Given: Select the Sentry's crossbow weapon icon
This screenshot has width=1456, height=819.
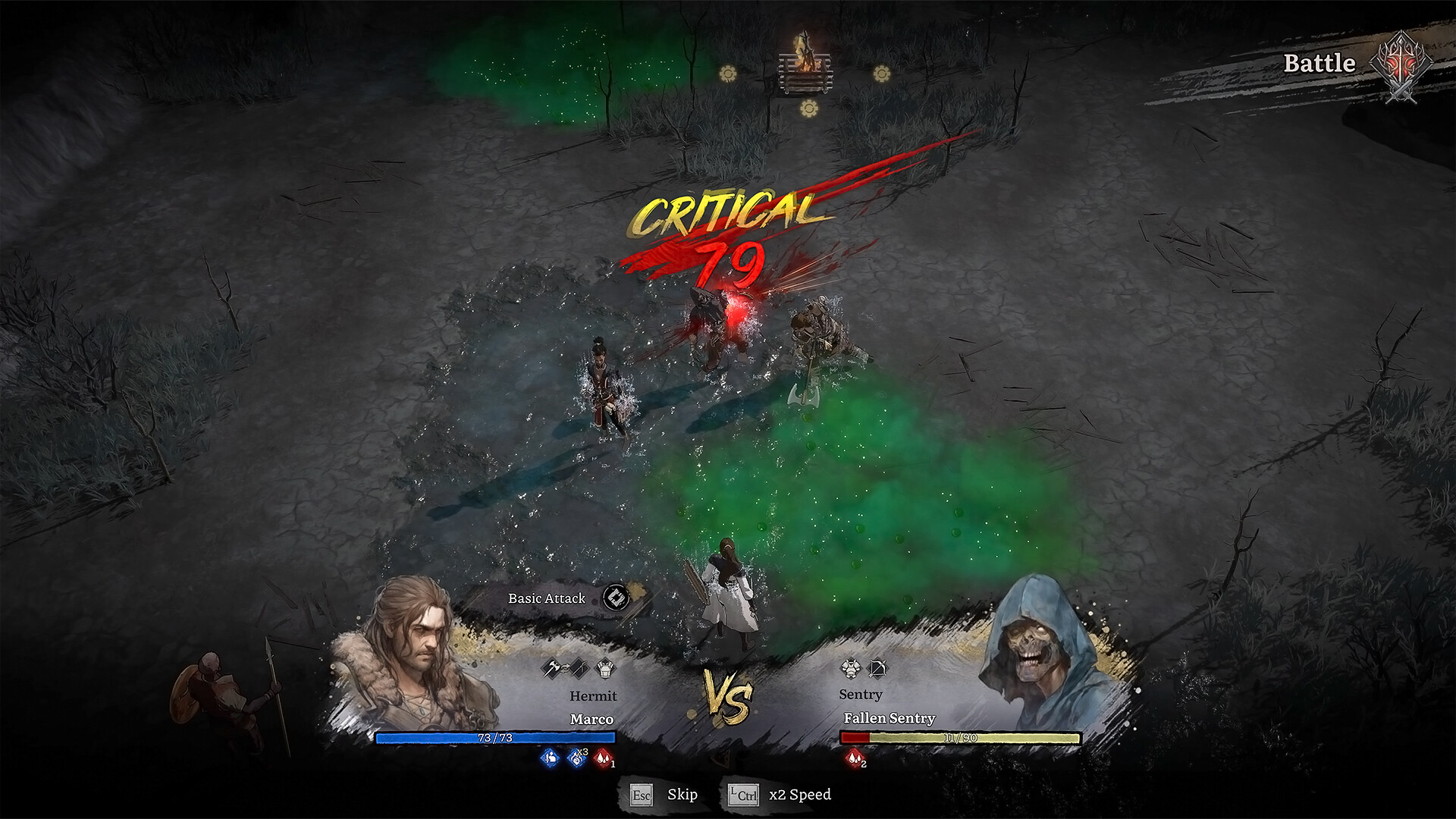Looking at the screenshot, I should coord(878,668).
